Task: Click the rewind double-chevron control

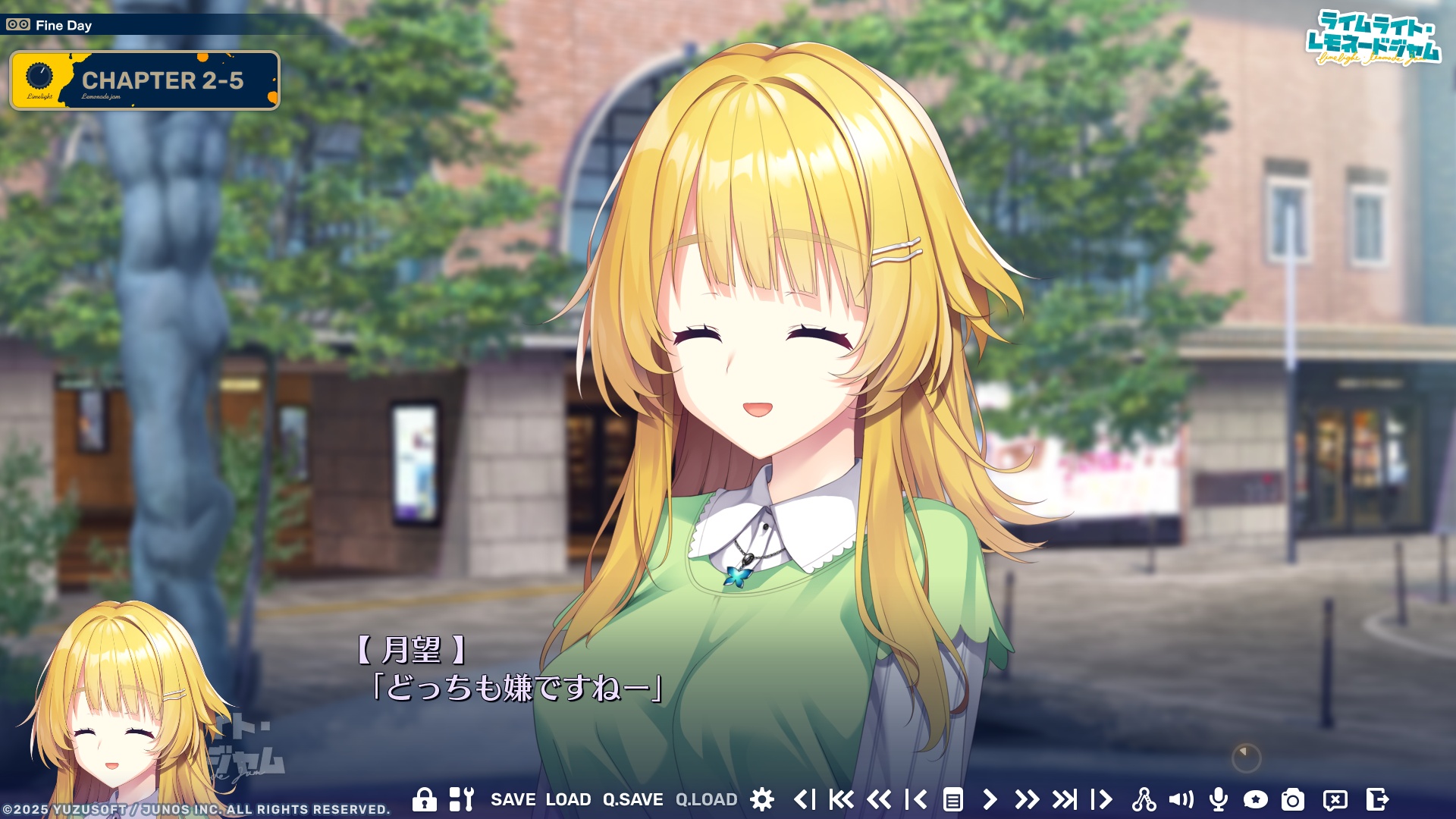Action: click(881, 799)
